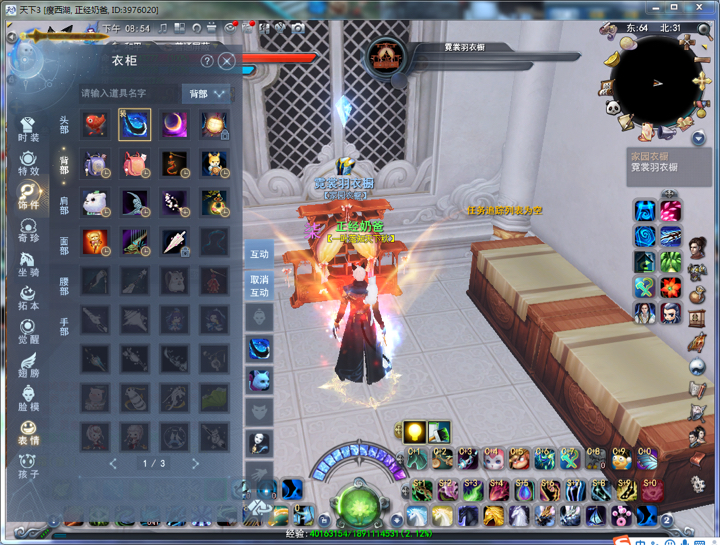This screenshot has height=545, width=720.
Task: Choose the 肩部 shoulder sub-category
Action: click(x=64, y=203)
